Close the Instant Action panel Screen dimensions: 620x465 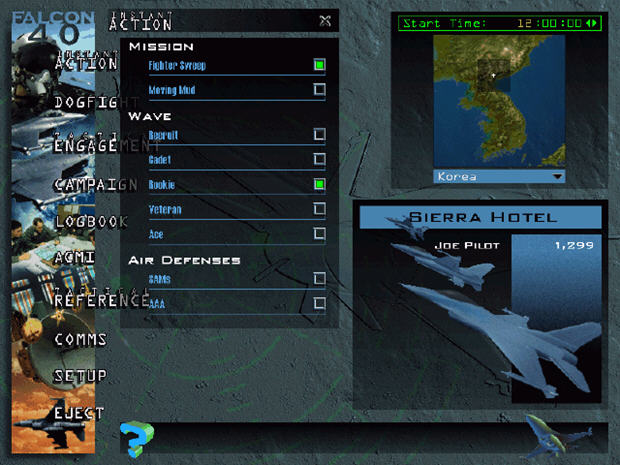tap(325, 20)
